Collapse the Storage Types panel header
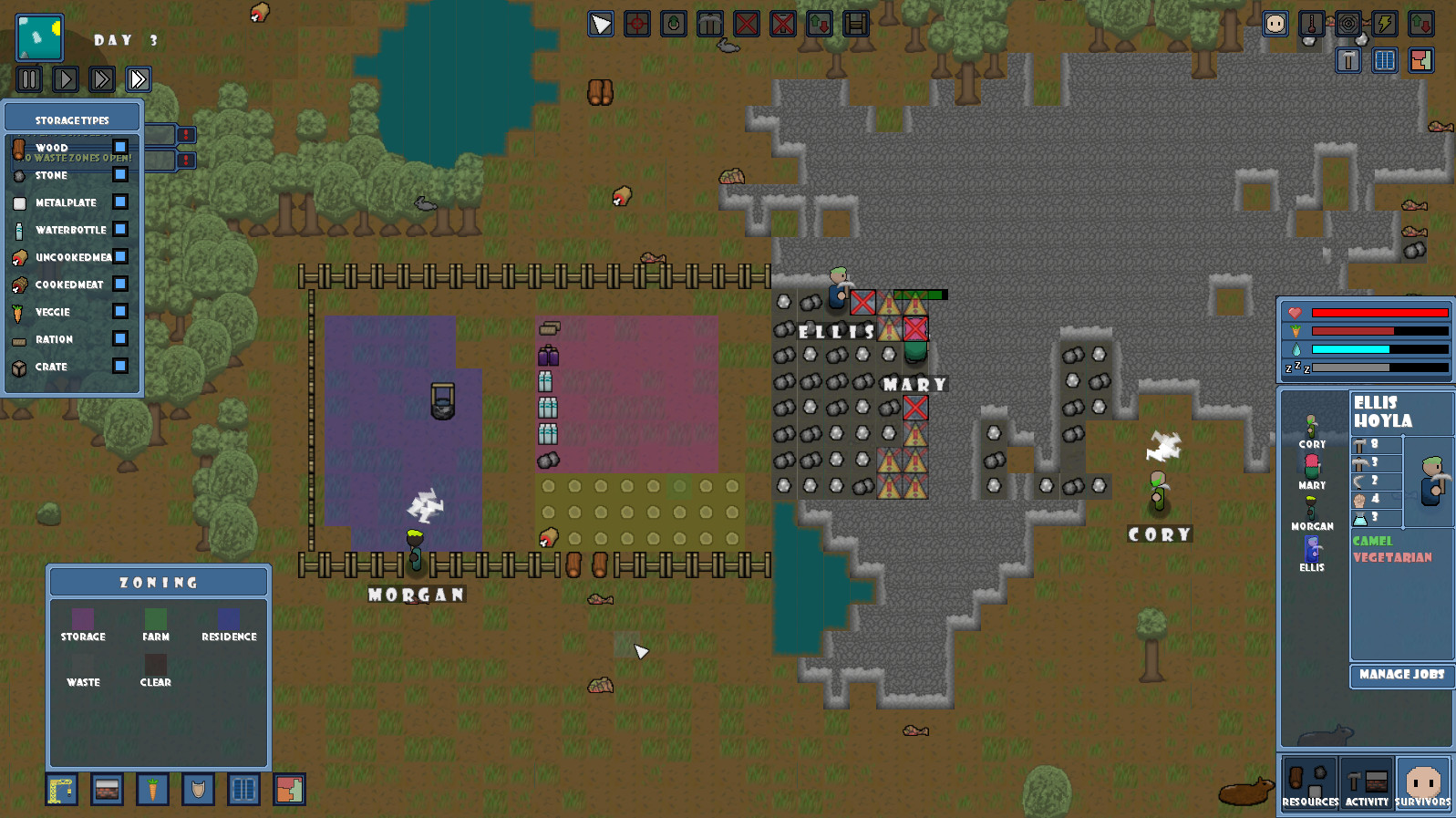Viewport: 1456px width, 818px height. [x=71, y=118]
